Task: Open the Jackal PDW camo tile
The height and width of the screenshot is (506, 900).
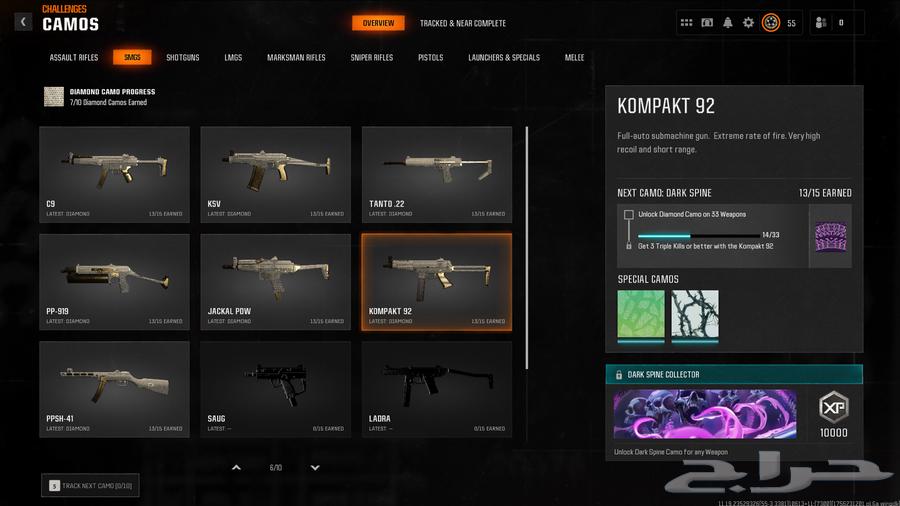Action: [x=275, y=281]
